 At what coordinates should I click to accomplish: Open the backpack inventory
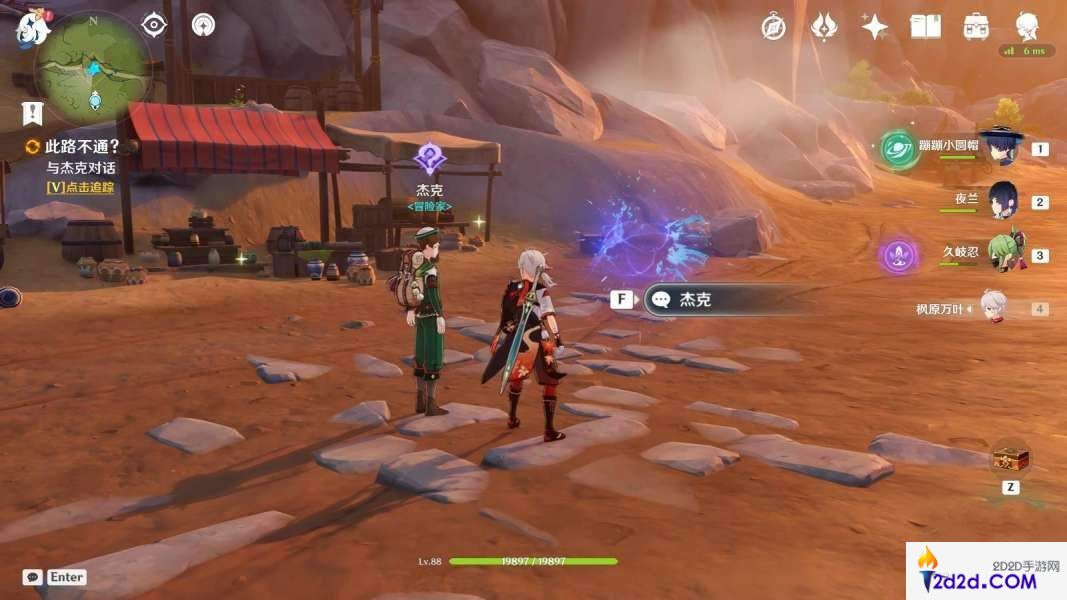[x=976, y=27]
